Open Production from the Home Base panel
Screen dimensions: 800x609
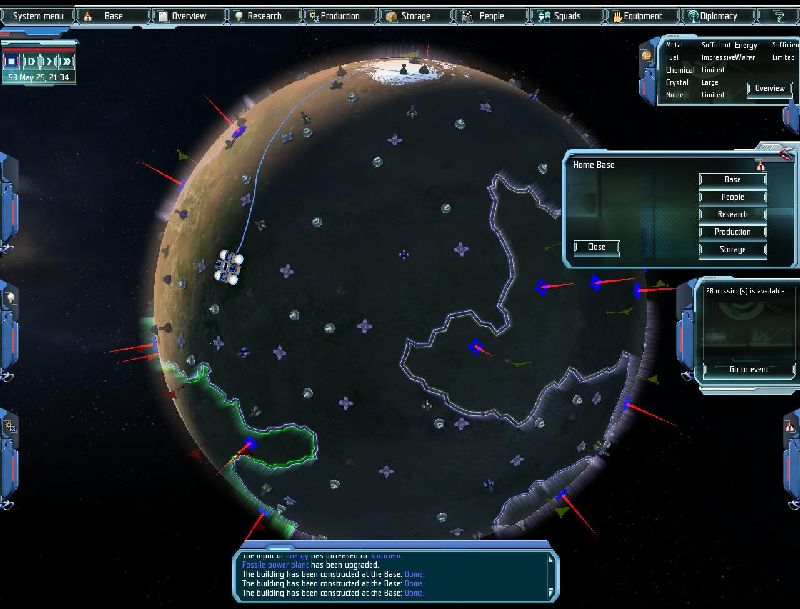(732, 231)
